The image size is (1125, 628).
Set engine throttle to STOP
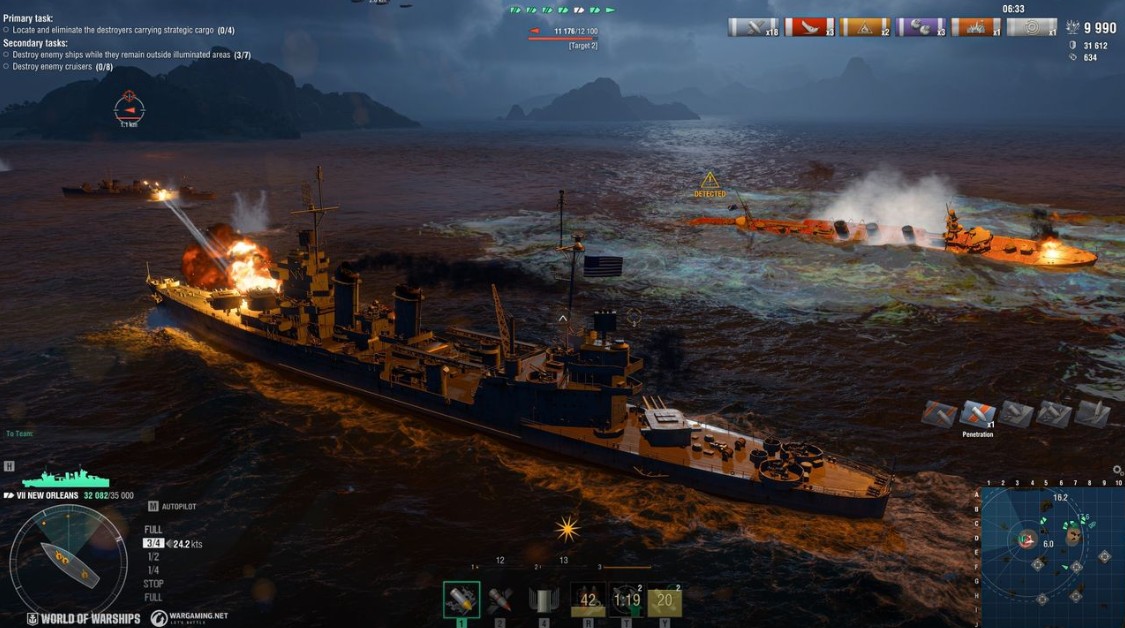point(154,584)
